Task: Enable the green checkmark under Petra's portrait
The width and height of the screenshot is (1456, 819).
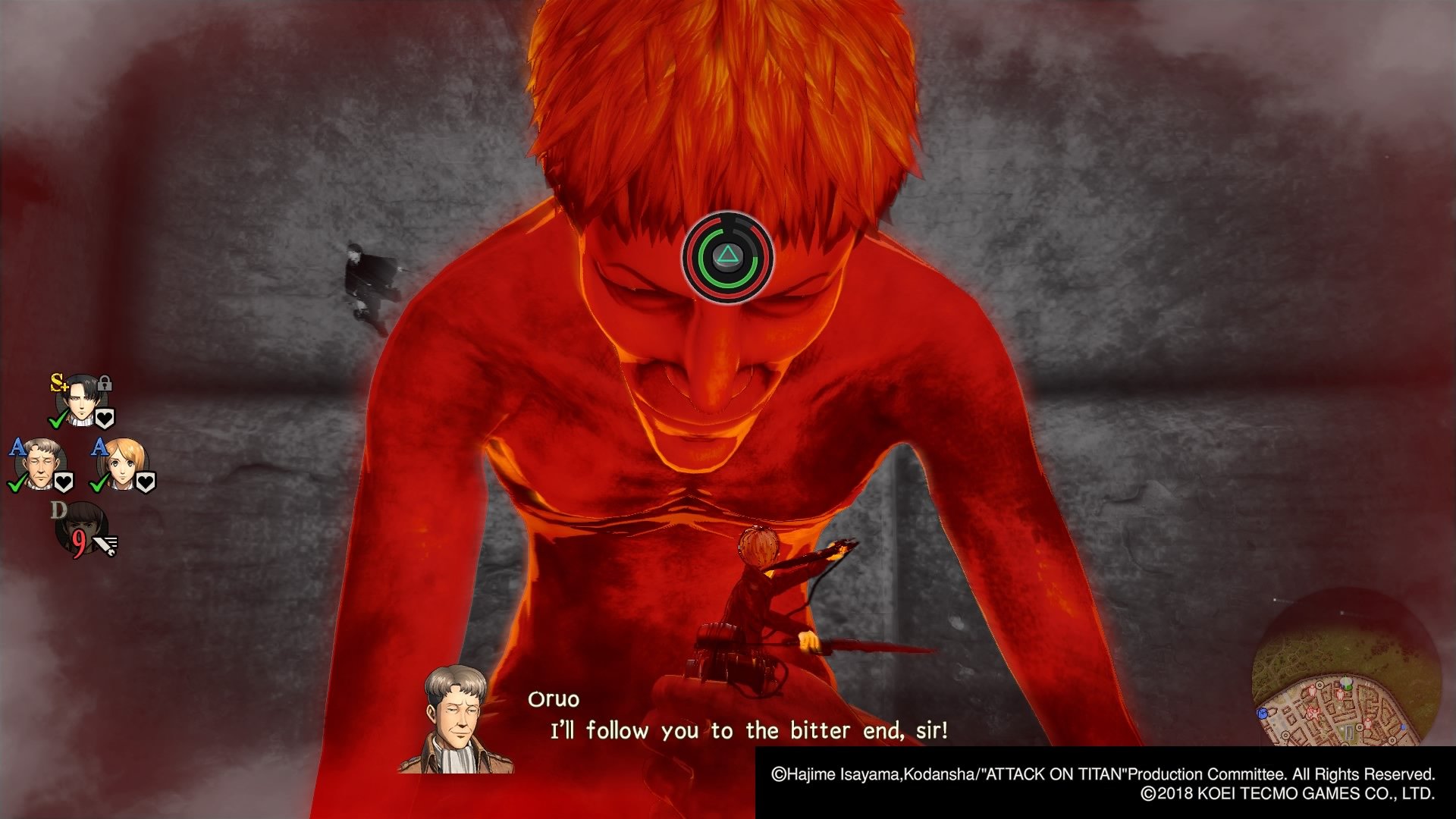Action: 97,484
